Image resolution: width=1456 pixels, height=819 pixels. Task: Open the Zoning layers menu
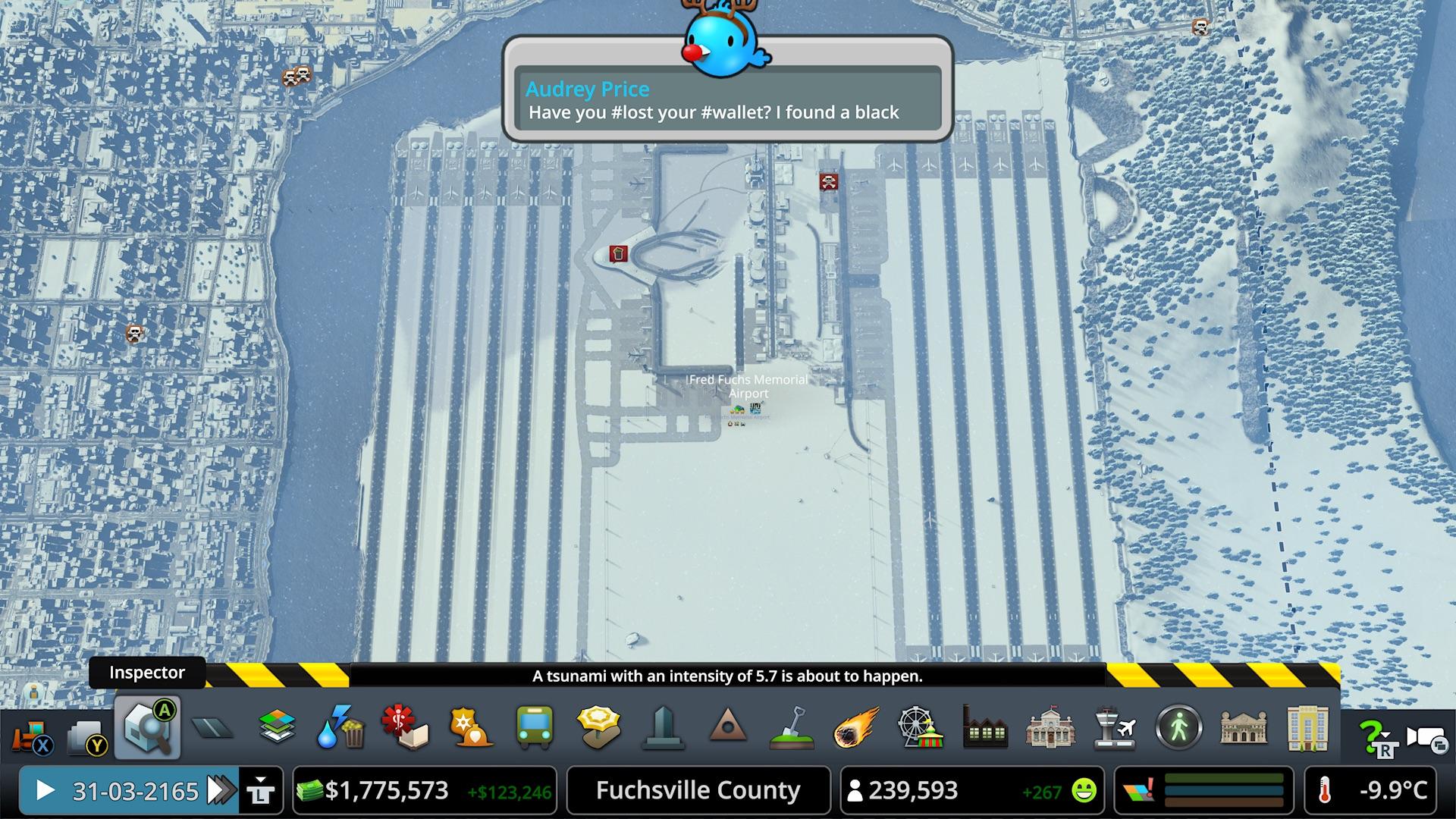(278, 729)
